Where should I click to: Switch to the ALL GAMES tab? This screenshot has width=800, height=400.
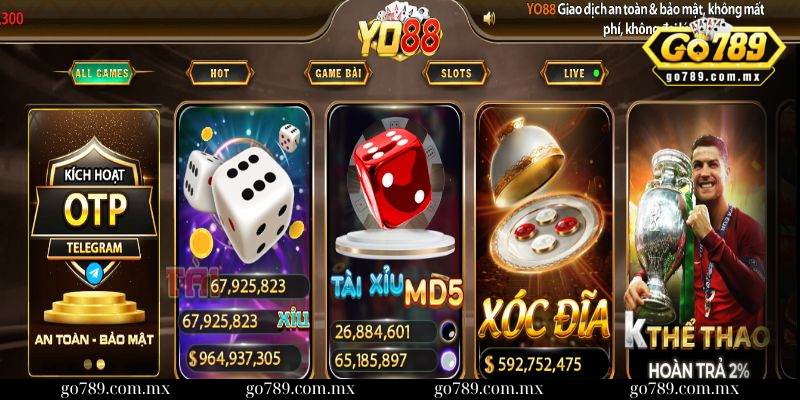tap(101, 73)
